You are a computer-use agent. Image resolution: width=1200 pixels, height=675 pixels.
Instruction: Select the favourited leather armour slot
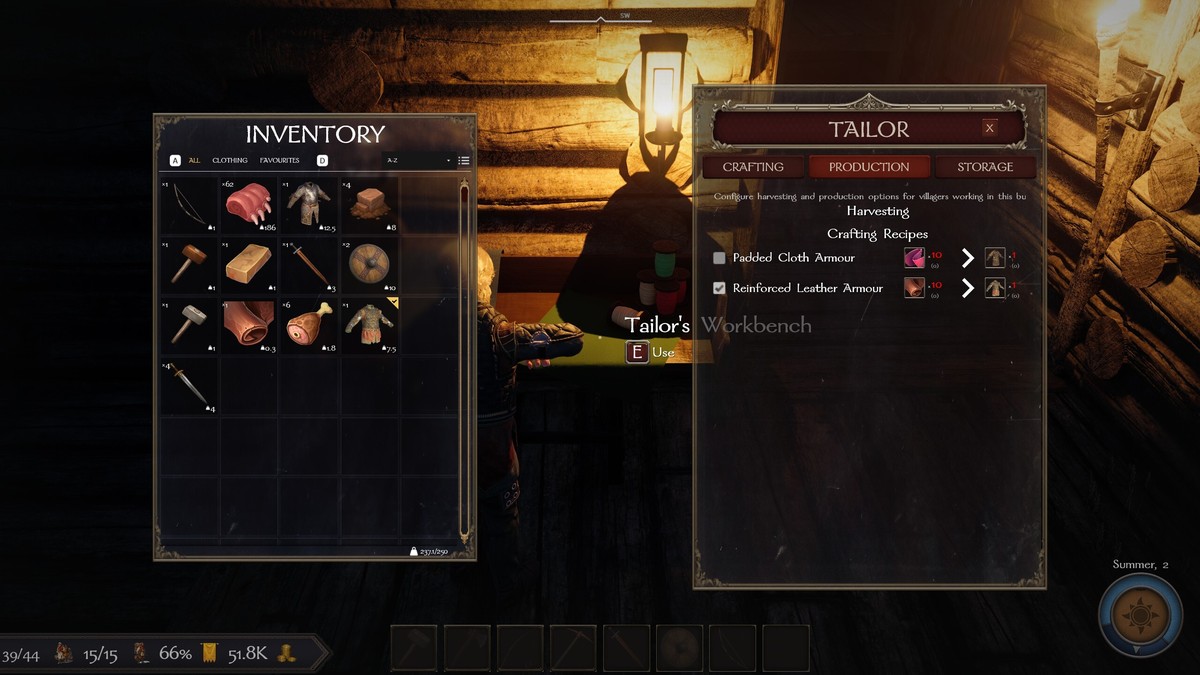[x=369, y=326]
